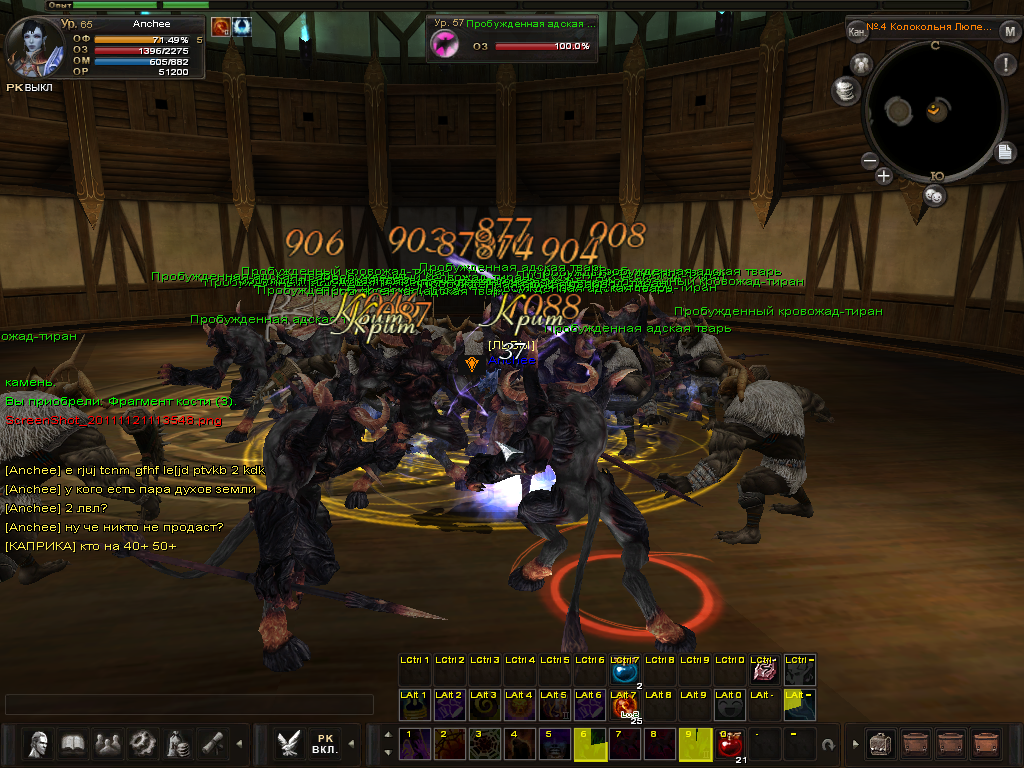This screenshot has width=1024, height=768.
Task: Click the winged emblem next to PK
Action: [x=290, y=744]
